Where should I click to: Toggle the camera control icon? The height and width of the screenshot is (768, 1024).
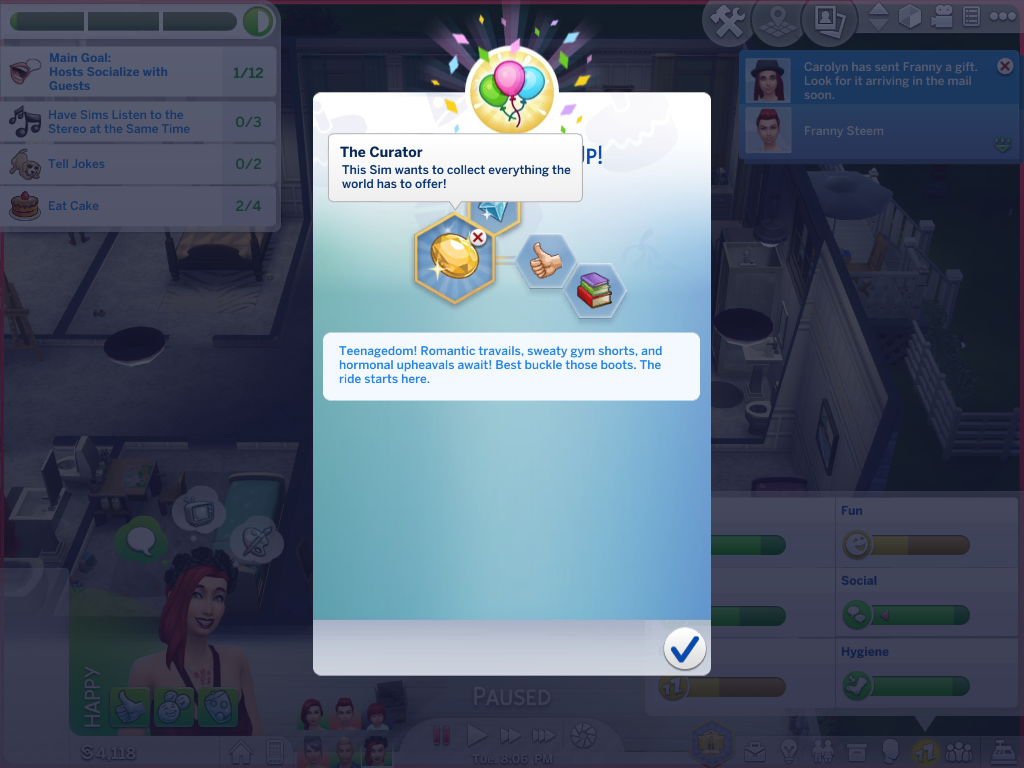pos(941,16)
